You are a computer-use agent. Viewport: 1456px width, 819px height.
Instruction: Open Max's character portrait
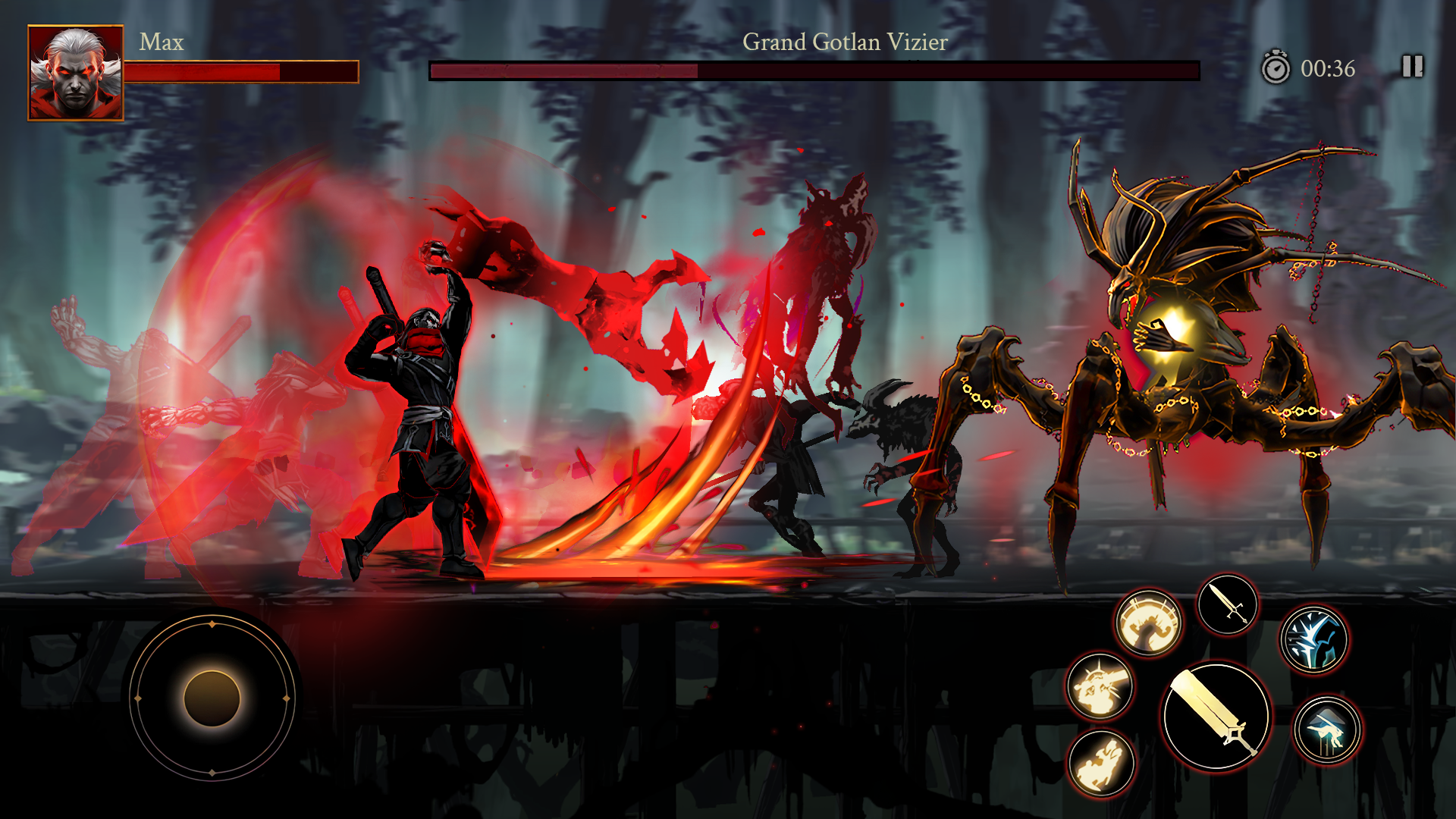pyautogui.click(x=76, y=70)
